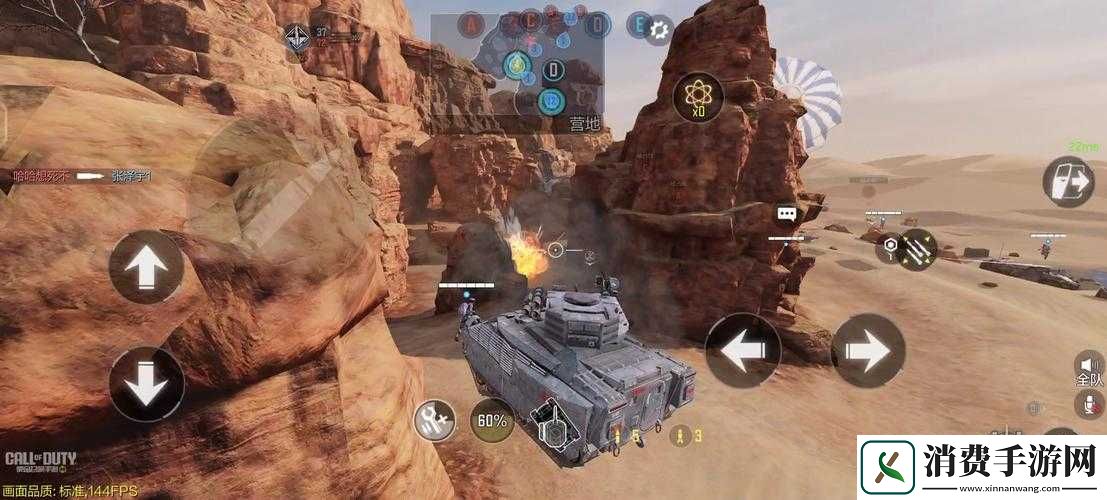Screen dimensions: 1107x500
Task: Open the gear settings icon
Action: [657, 30]
